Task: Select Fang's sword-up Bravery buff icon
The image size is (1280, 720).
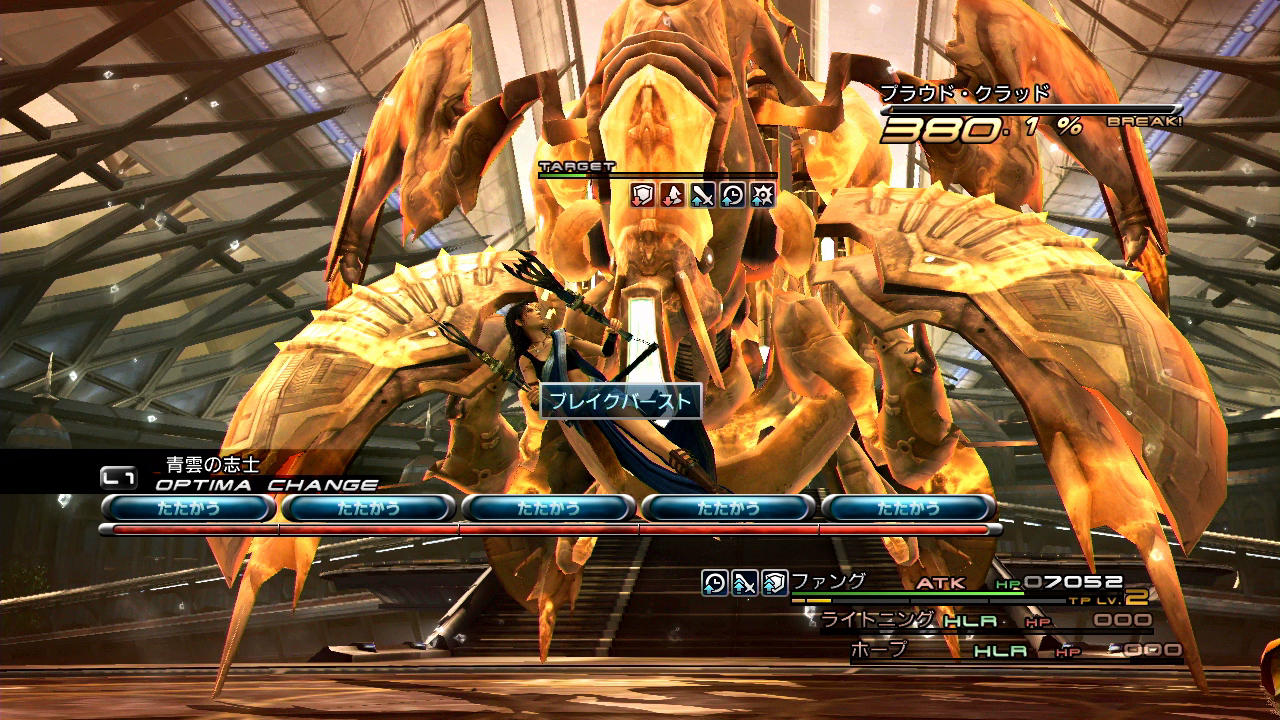Action: coord(744,582)
